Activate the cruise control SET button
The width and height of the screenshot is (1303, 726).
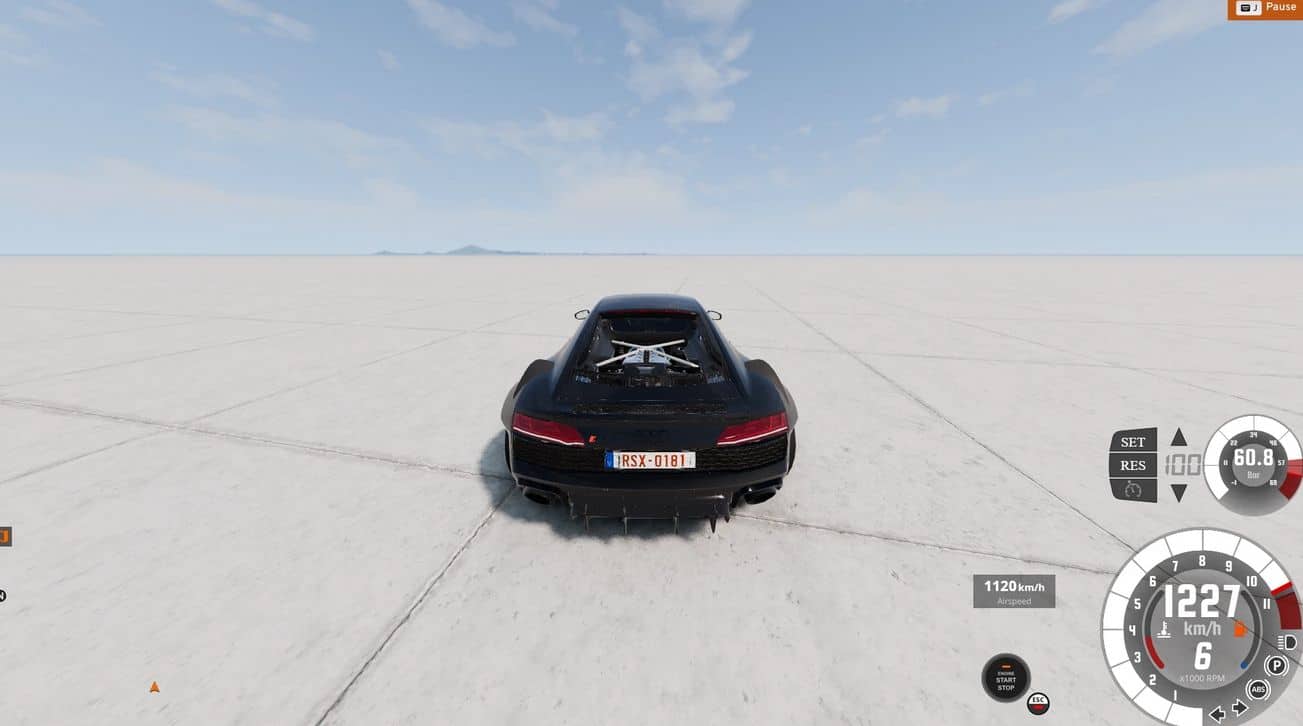(1133, 441)
